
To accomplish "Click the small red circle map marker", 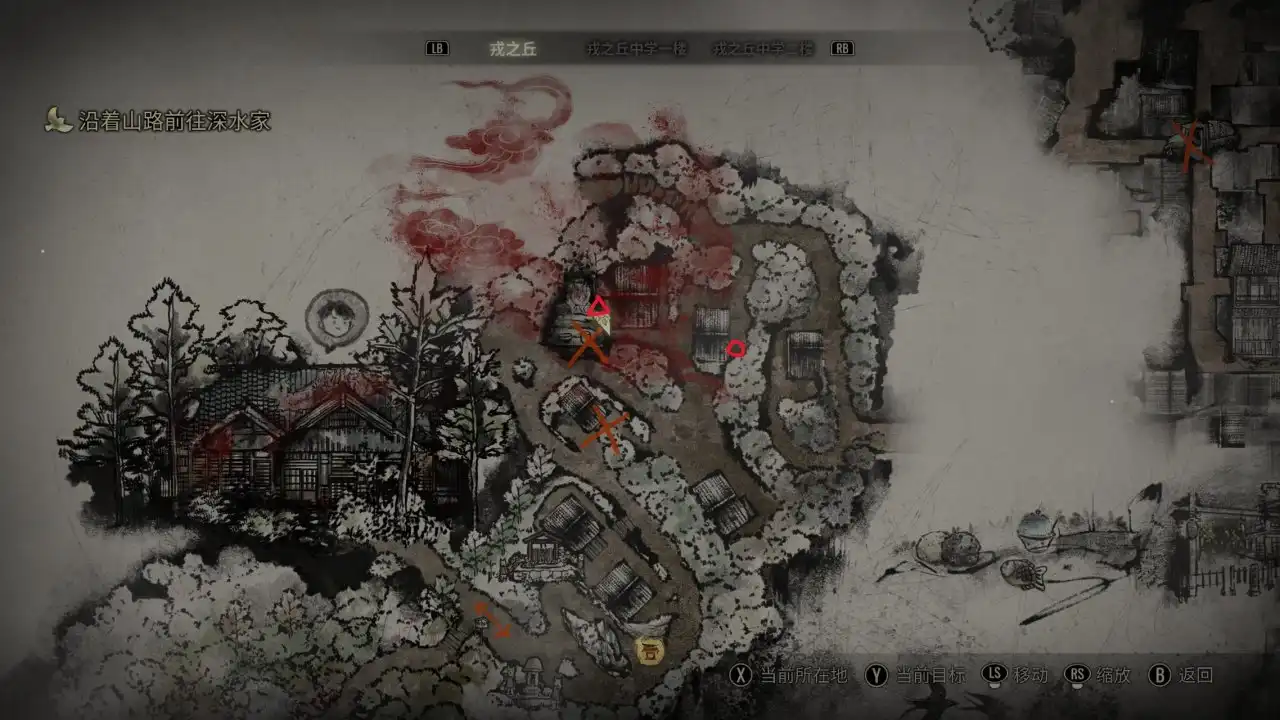I will (736, 348).
